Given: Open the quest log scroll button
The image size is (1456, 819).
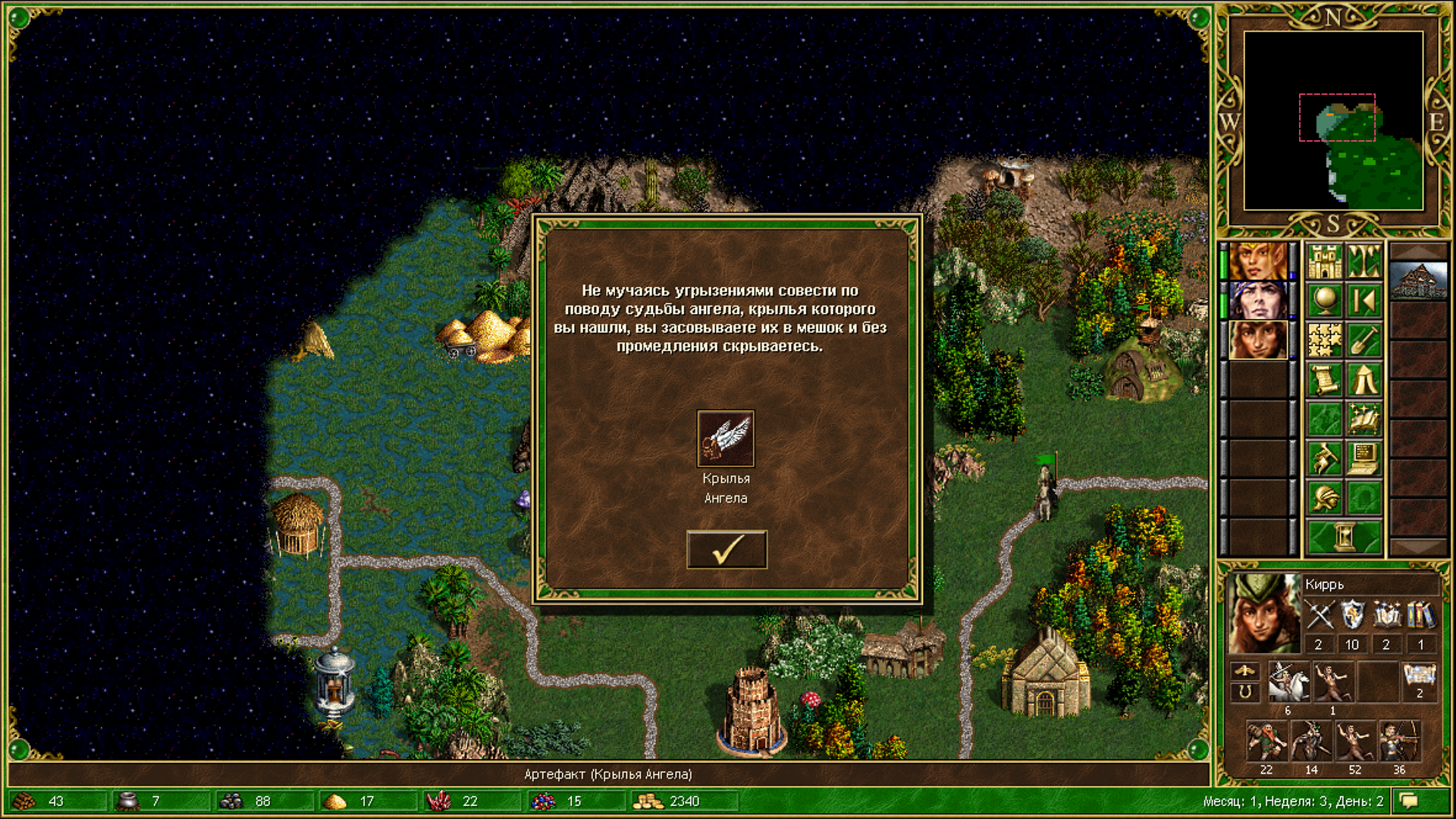Looking at the screenshot, I should click(1325, 380).
